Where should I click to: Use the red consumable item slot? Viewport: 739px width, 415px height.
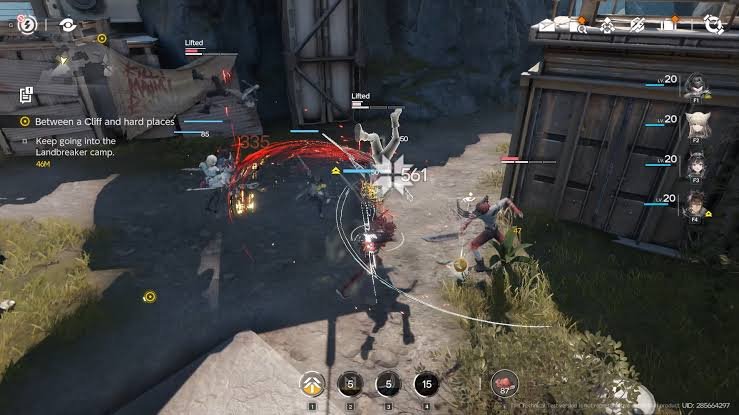503,384
